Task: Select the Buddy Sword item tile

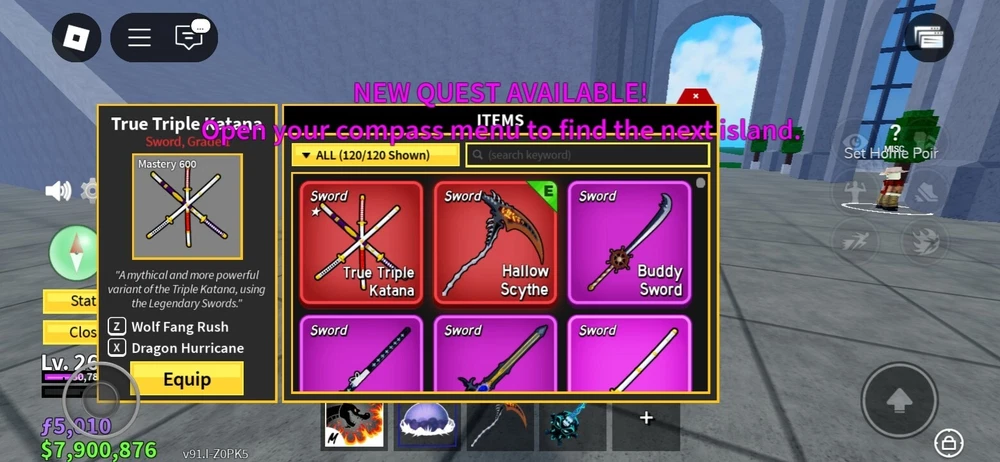Action: click(629, 243)
